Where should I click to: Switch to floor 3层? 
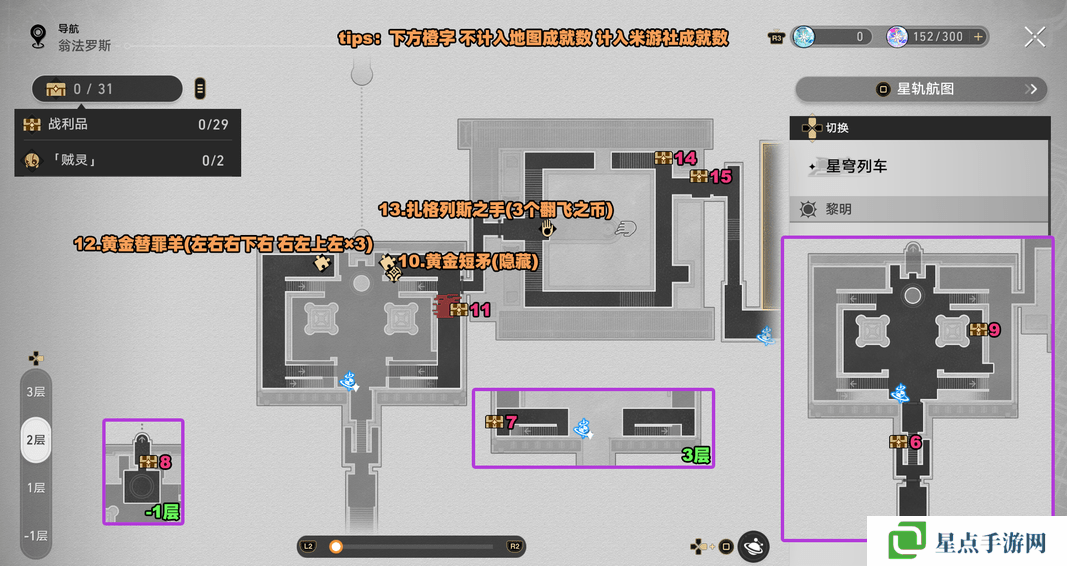pyautogui.click(x=36, y=391)
